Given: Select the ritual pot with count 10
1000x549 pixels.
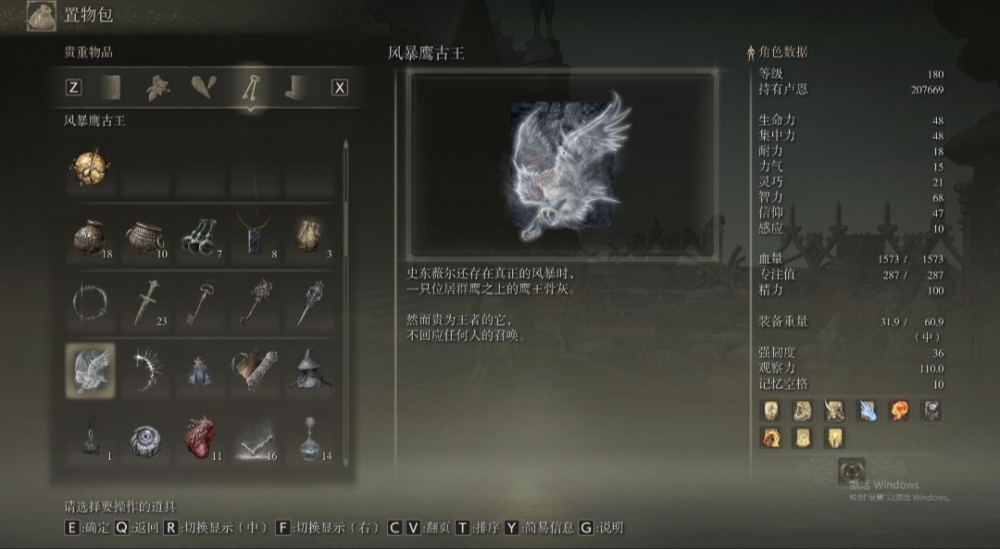Looking at the screenshot, I should coord(144,236).
